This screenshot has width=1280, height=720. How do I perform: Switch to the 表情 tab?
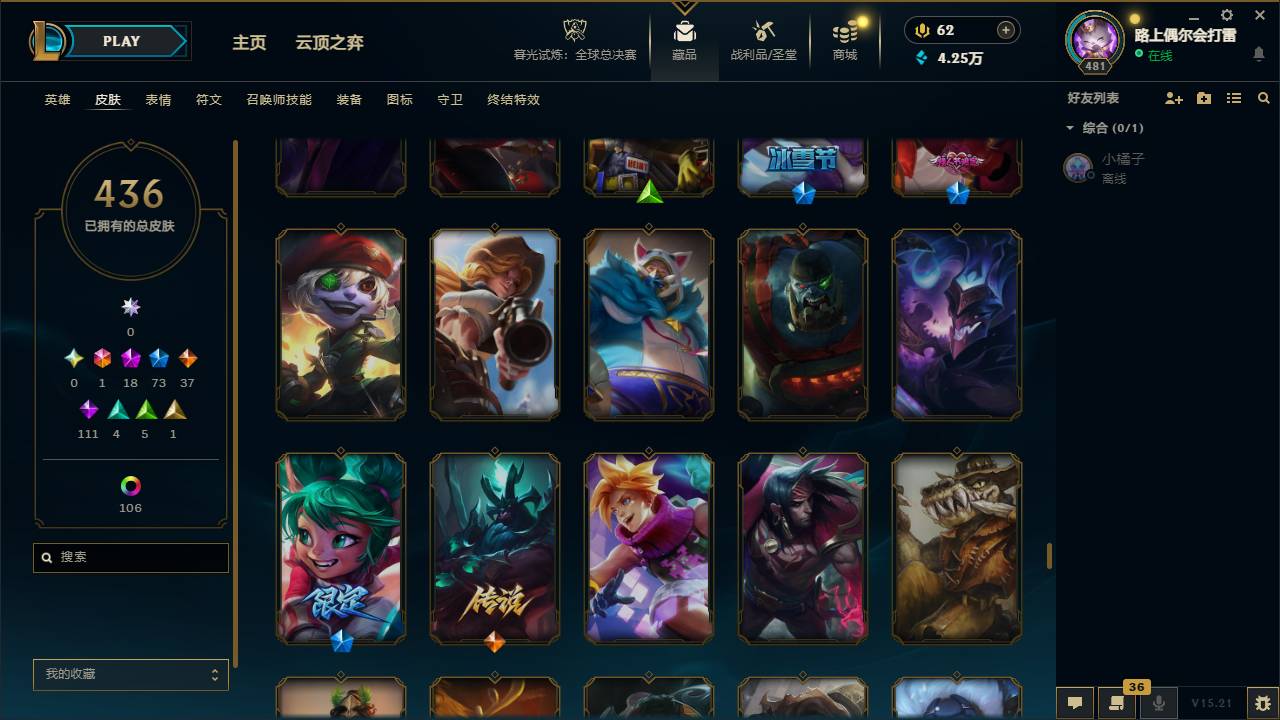pyautogui.click(x=157, y=100)
